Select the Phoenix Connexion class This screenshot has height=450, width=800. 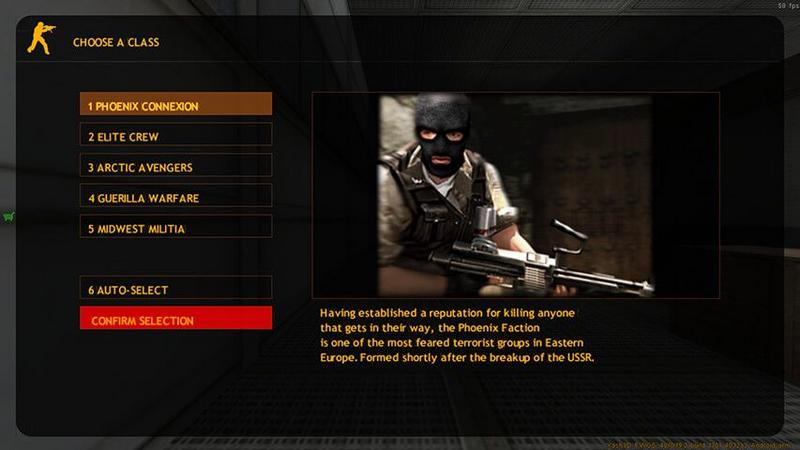(x=176, y=104)
